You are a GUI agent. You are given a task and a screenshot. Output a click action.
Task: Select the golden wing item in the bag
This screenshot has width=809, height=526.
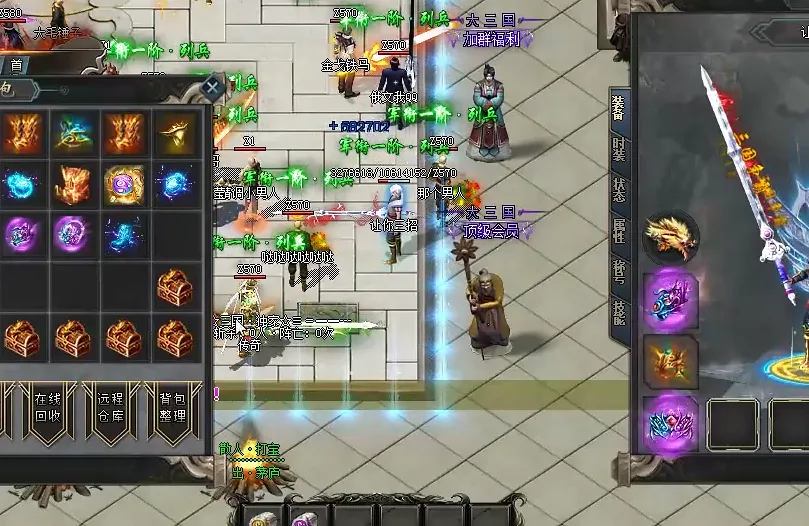tap(174, 132)
